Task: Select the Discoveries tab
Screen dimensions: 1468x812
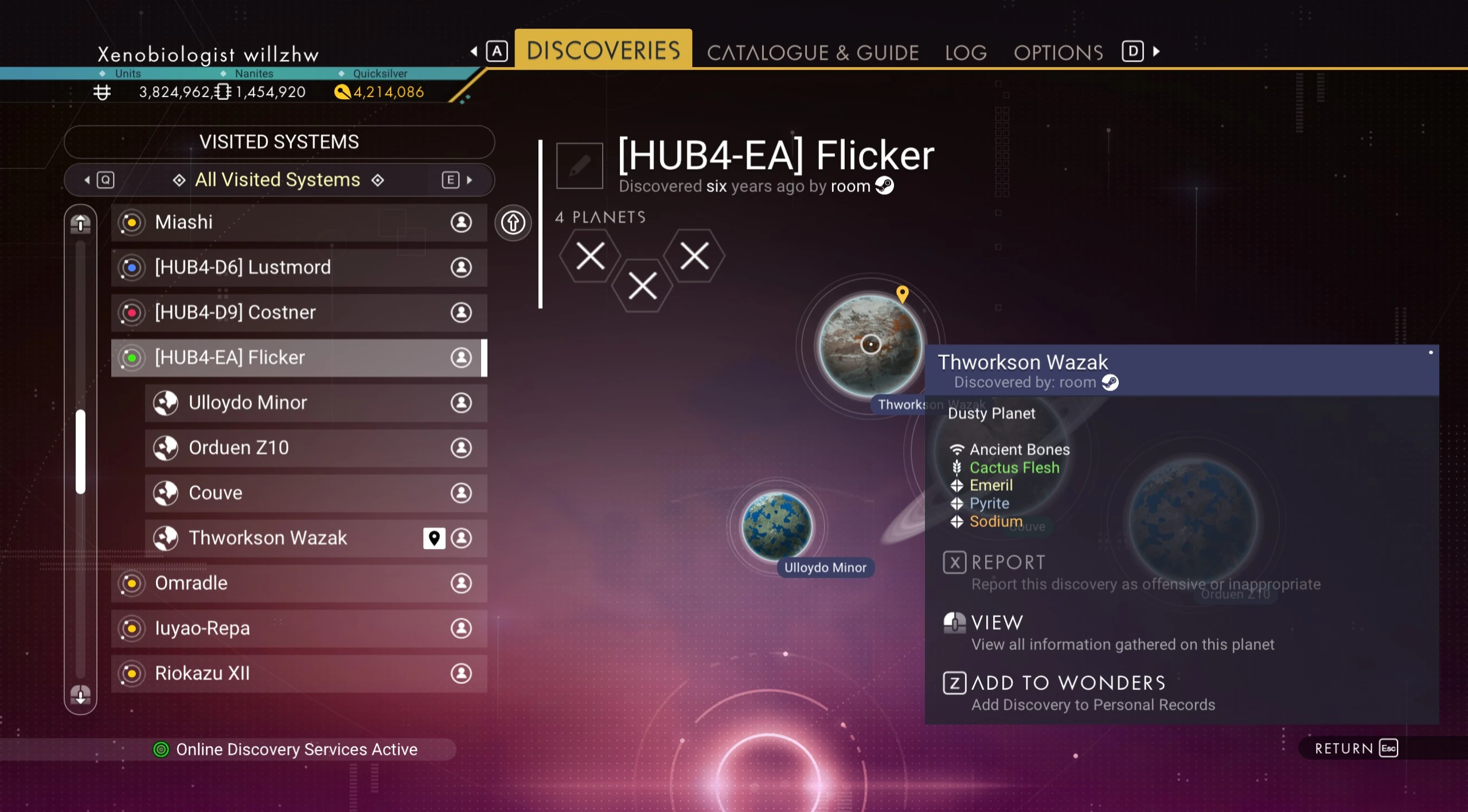Action: [603, 50]
